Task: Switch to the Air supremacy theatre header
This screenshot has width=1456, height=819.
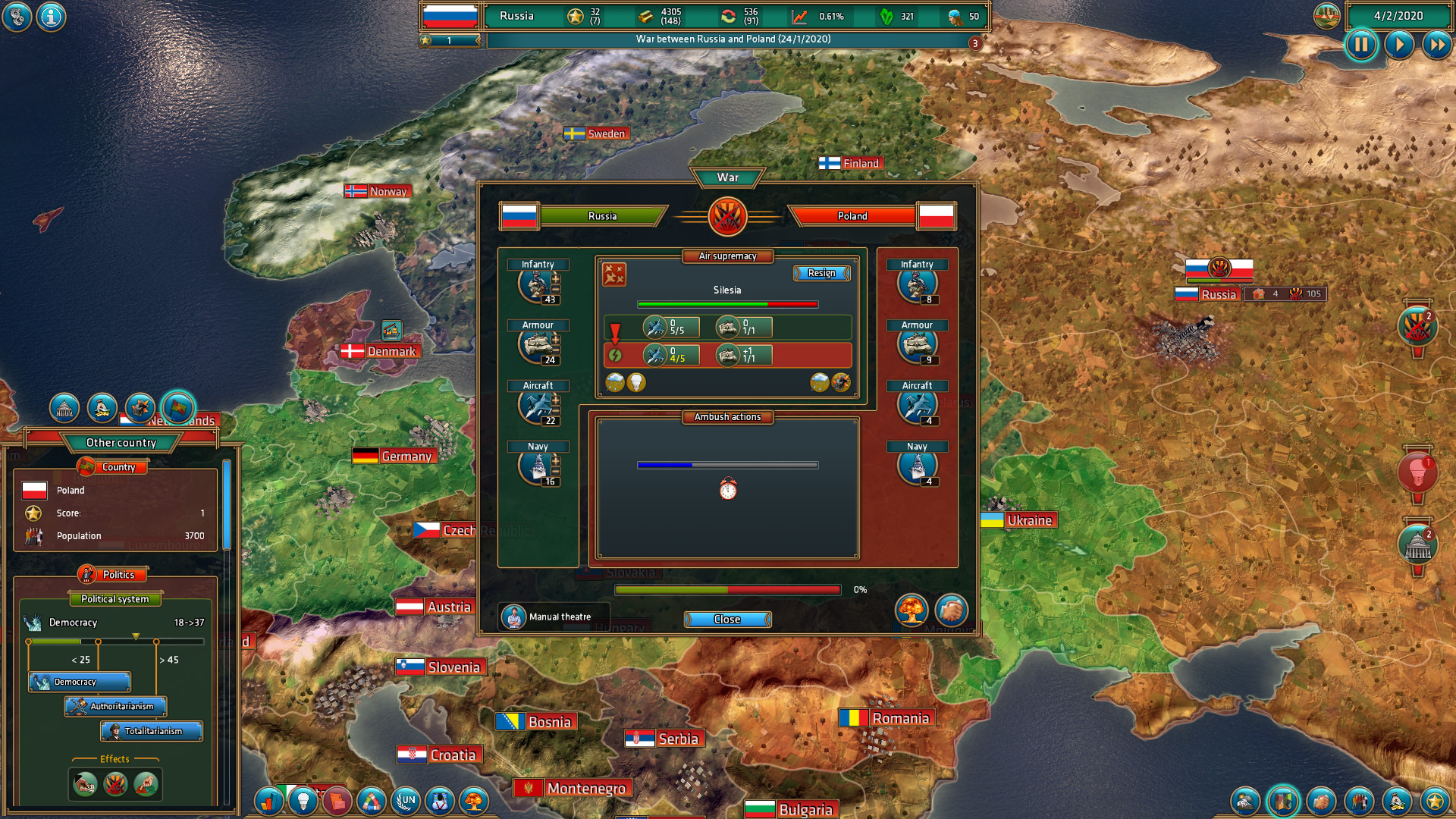Action: pyautogui.click(x=727, y=256)
